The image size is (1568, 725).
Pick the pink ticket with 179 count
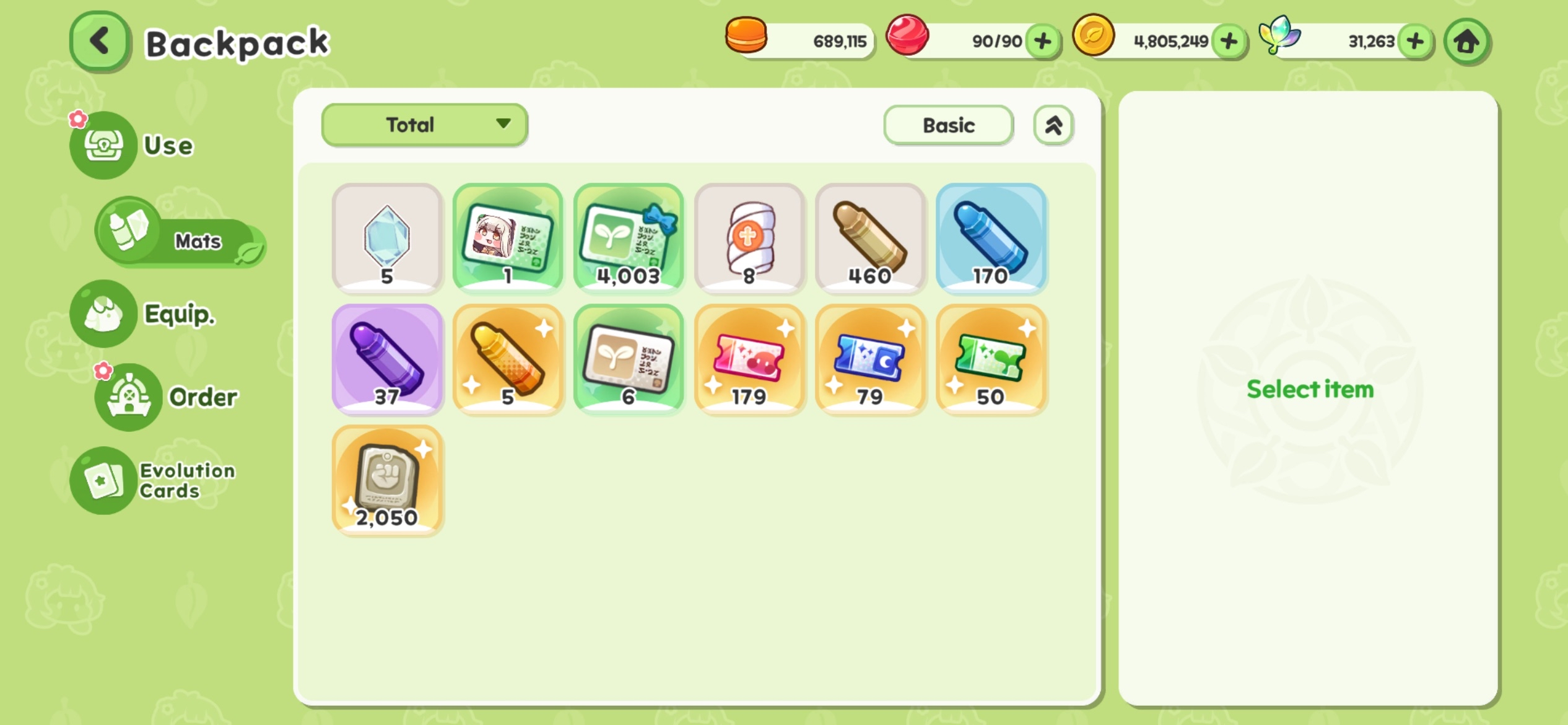pos(749,359)
